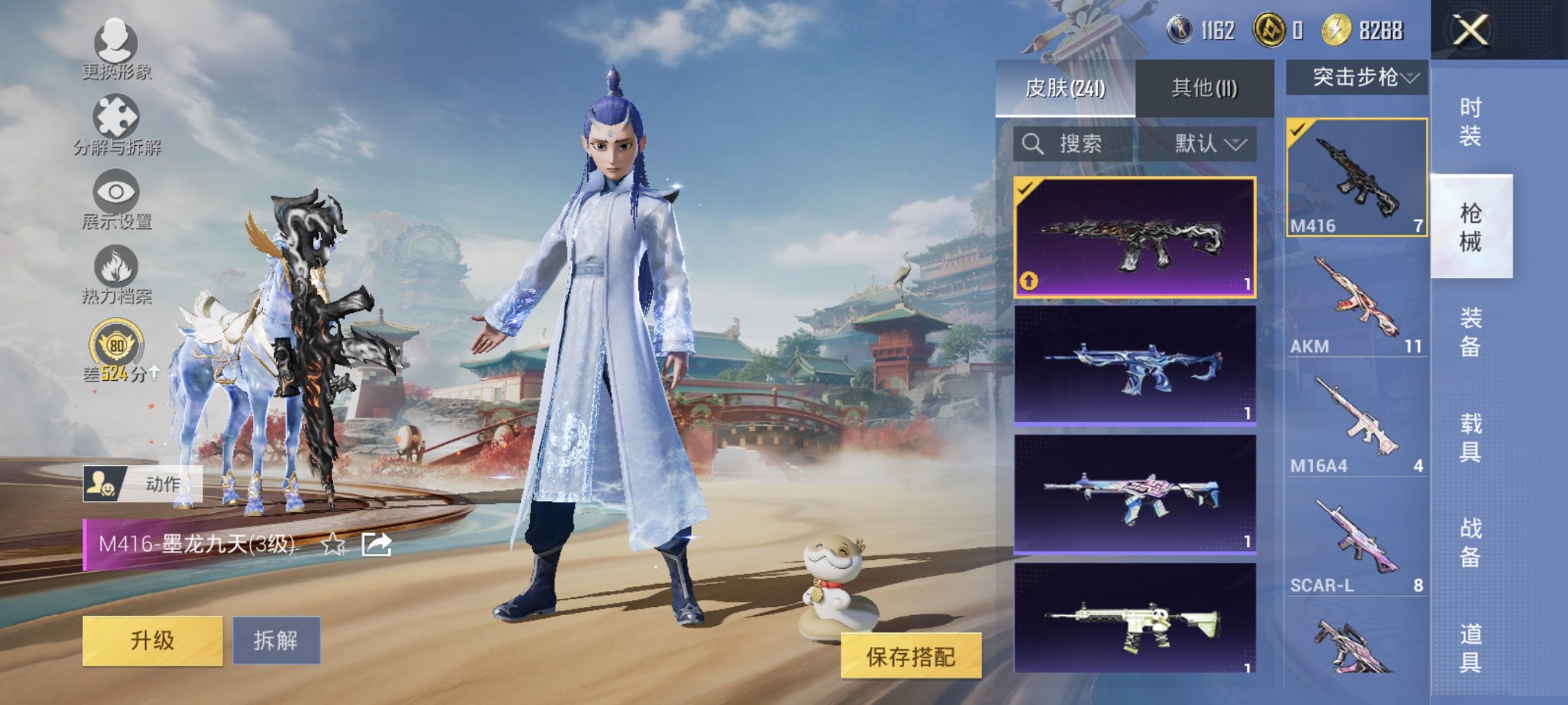Click the search magnifier icon
The height and width of the screenshot is (705, 1568).
coord(1033,144)
